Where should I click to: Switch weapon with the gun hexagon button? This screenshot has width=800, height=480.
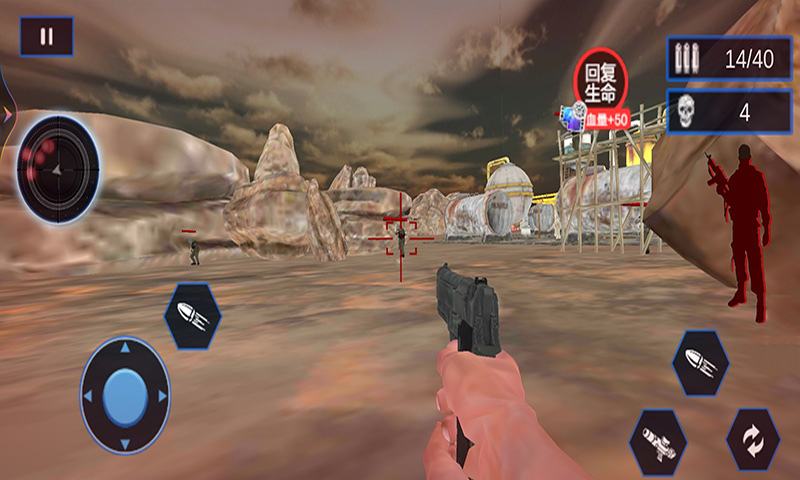(x=658, y=440)
